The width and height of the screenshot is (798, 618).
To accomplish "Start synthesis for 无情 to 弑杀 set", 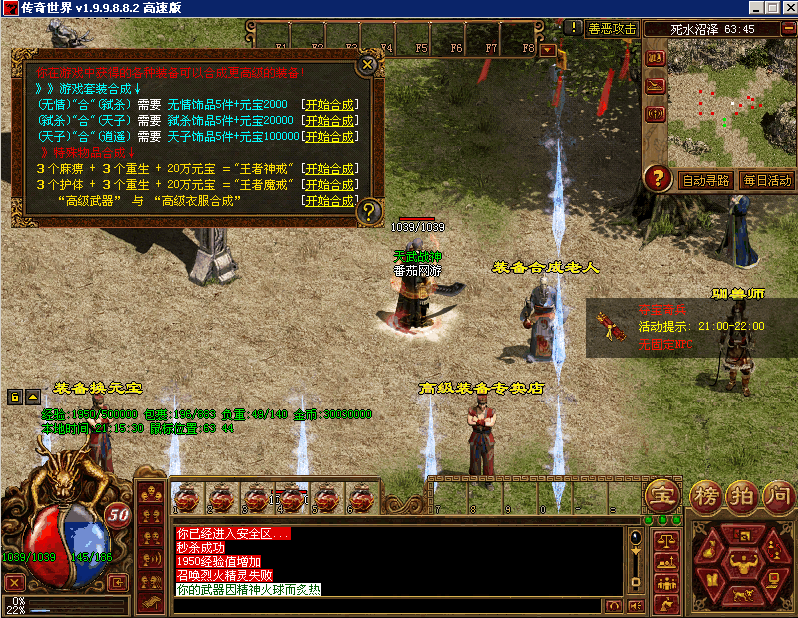I will tap(329, 105).
